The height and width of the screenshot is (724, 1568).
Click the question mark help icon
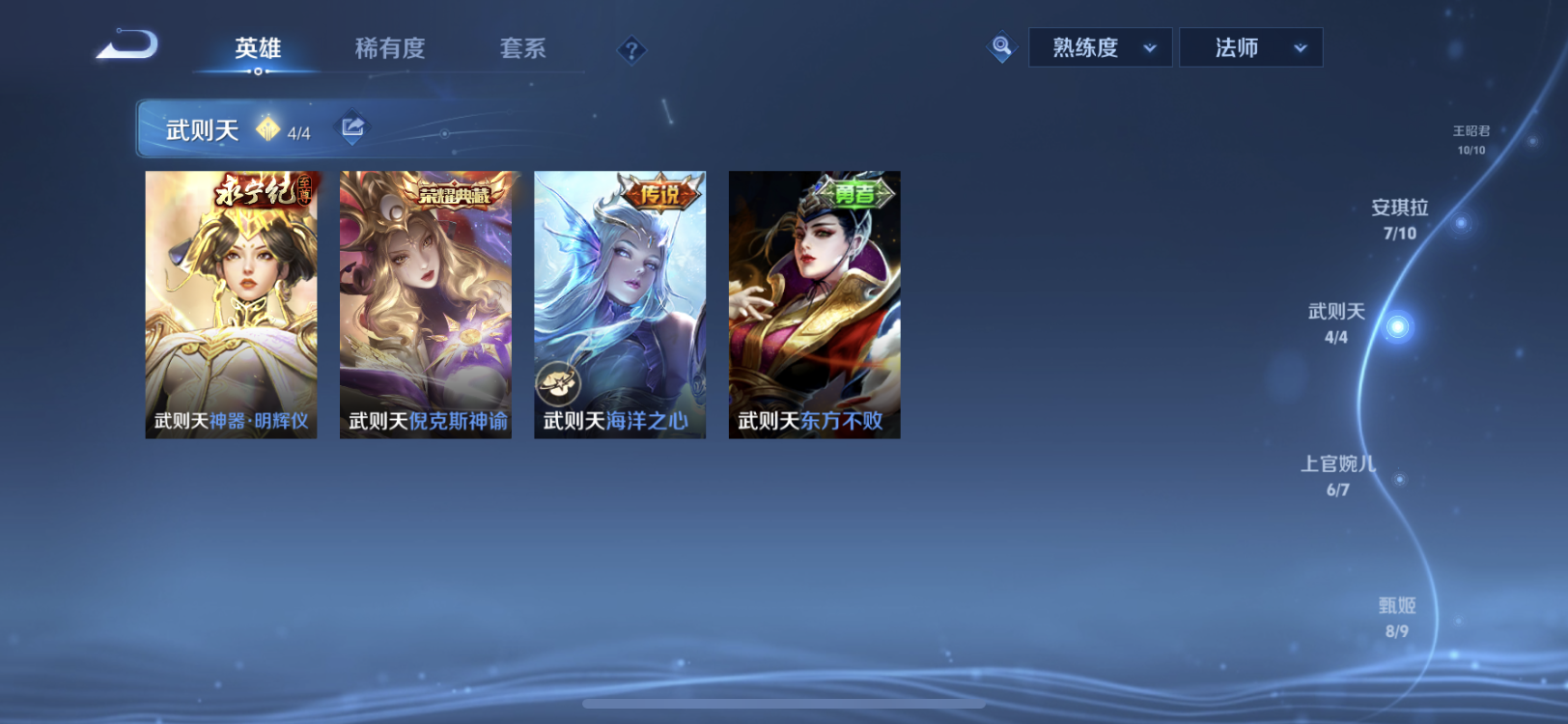click(x=632, y=49)
